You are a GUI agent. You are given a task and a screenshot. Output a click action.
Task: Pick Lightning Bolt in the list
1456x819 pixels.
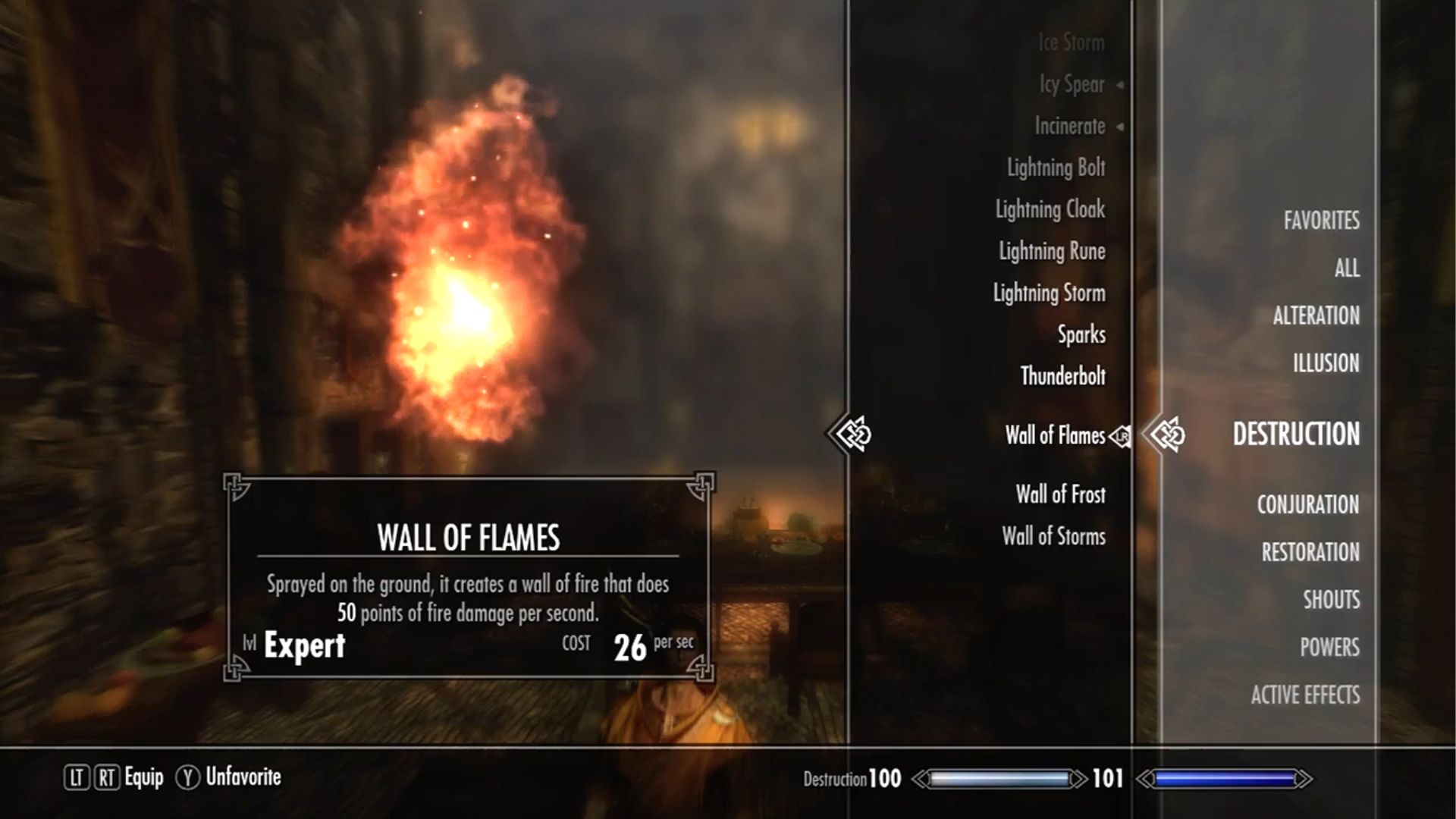(1056, 168)
